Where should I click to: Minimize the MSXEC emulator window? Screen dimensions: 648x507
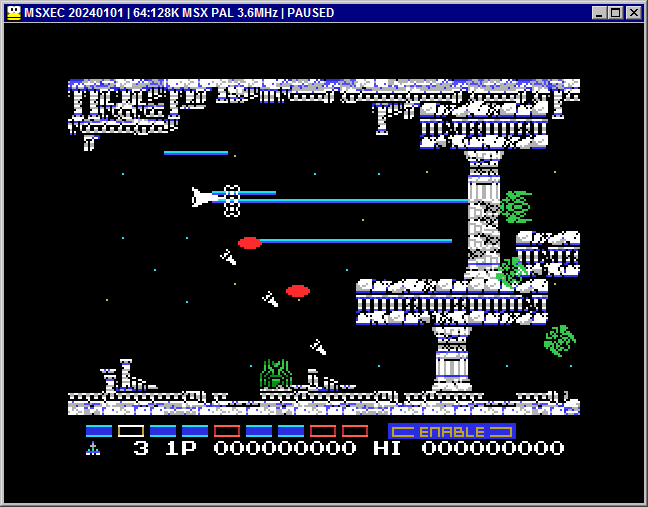[x=600, y=13]
